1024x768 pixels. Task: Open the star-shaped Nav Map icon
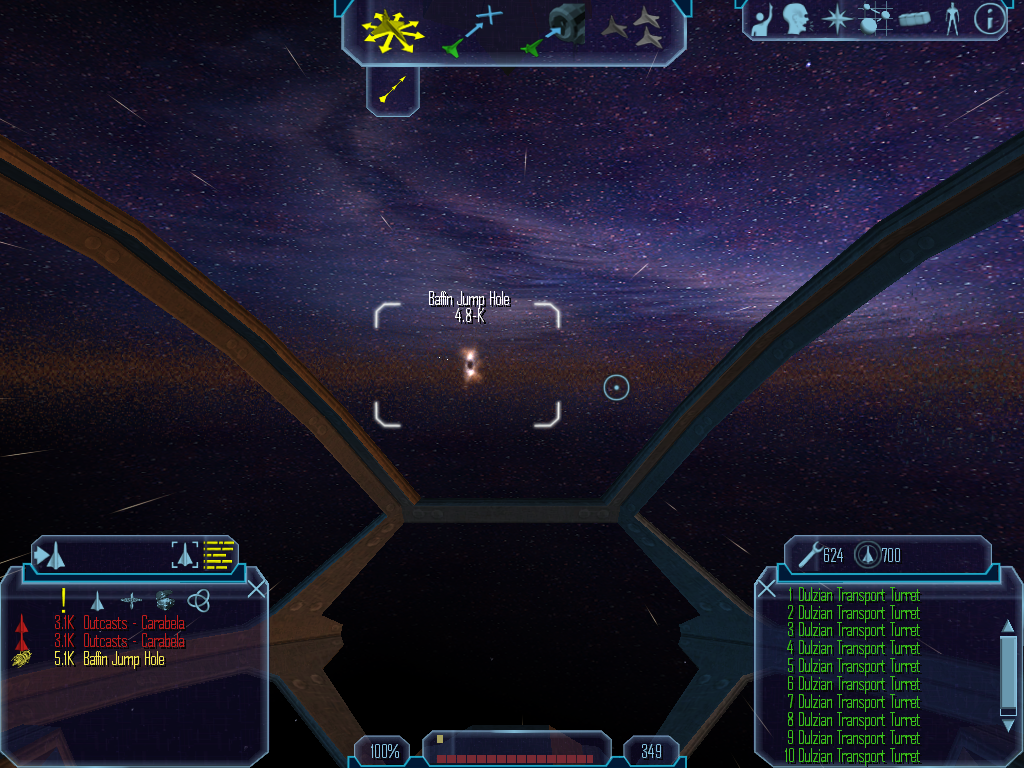[x=834, y=18]
